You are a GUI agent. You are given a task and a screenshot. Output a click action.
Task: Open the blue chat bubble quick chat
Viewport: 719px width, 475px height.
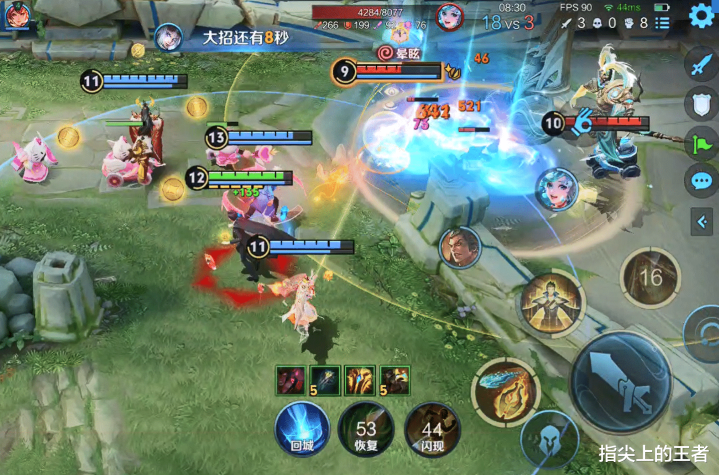(700, 181)
